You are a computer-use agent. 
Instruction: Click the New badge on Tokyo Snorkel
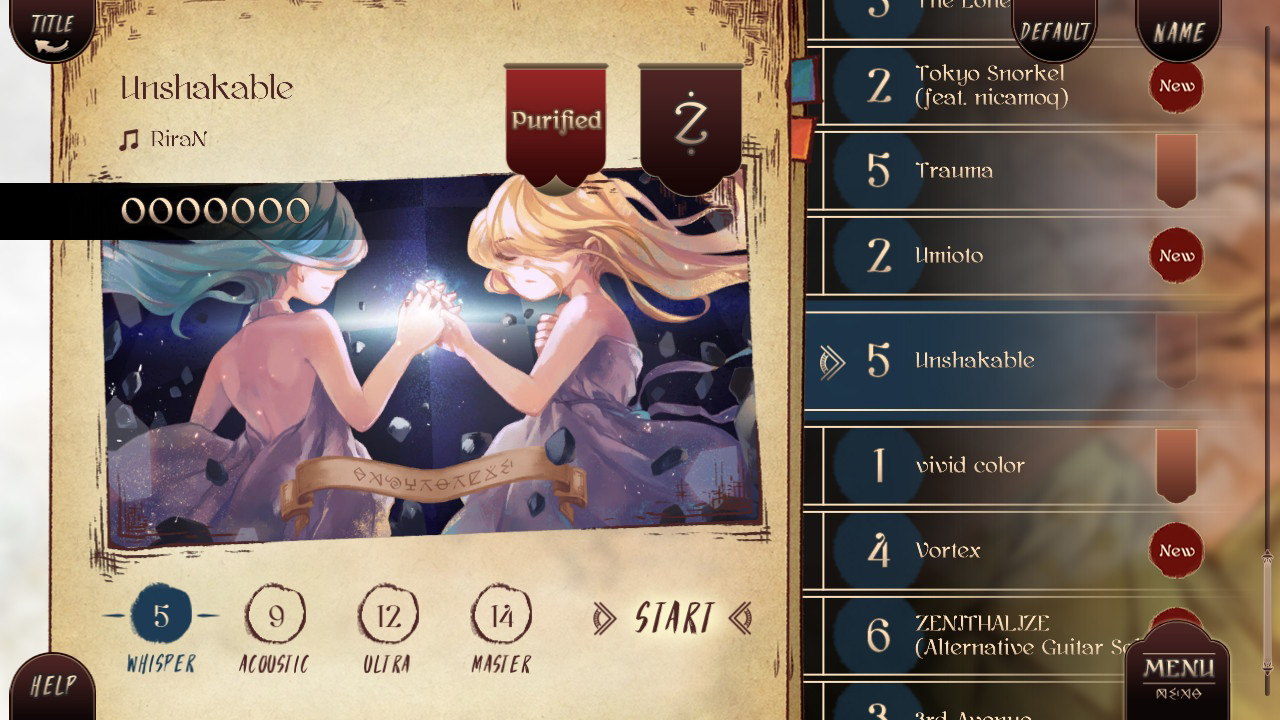[x=1176, y=86]
